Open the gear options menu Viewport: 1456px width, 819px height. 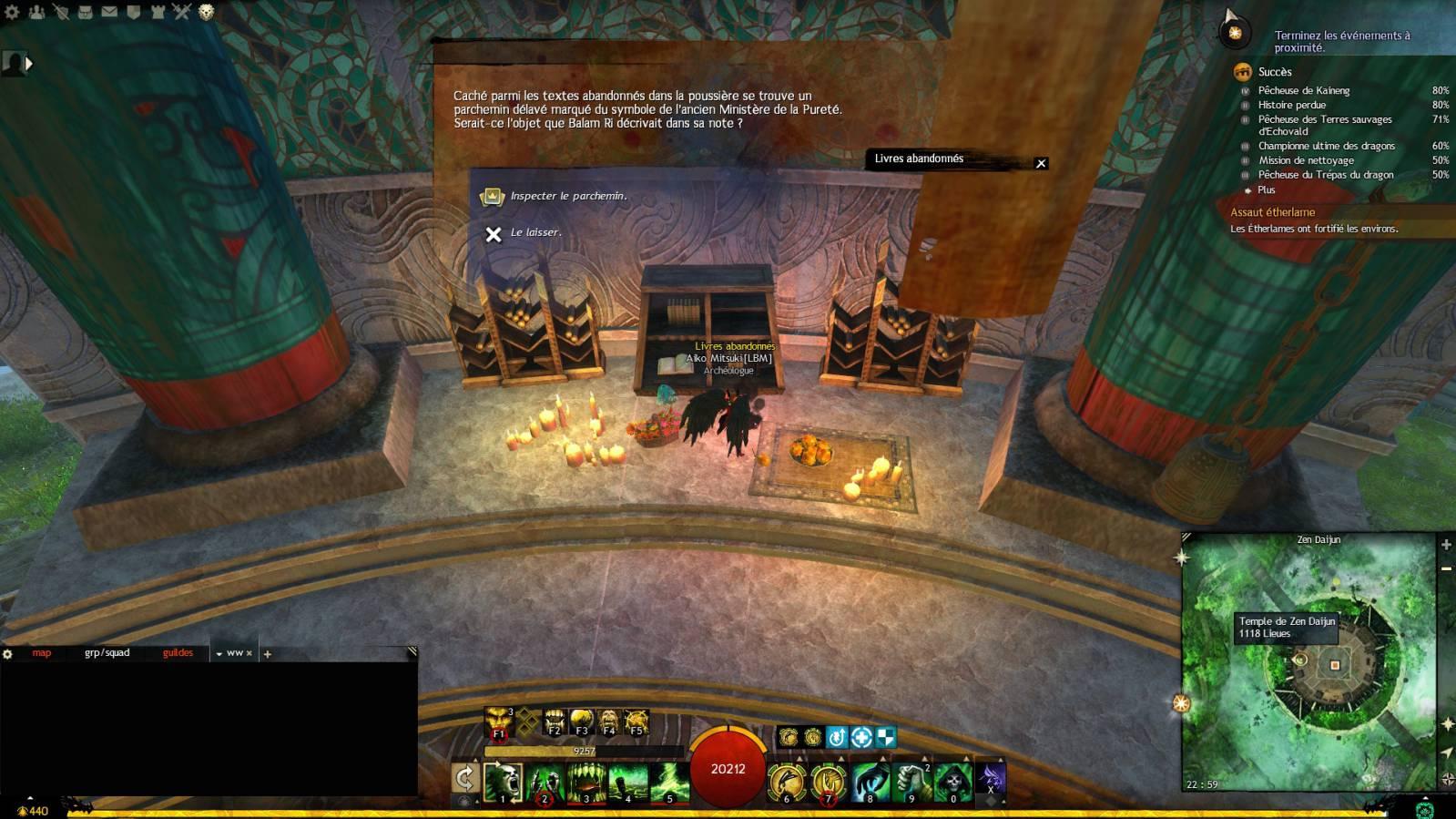pos(11,13)
